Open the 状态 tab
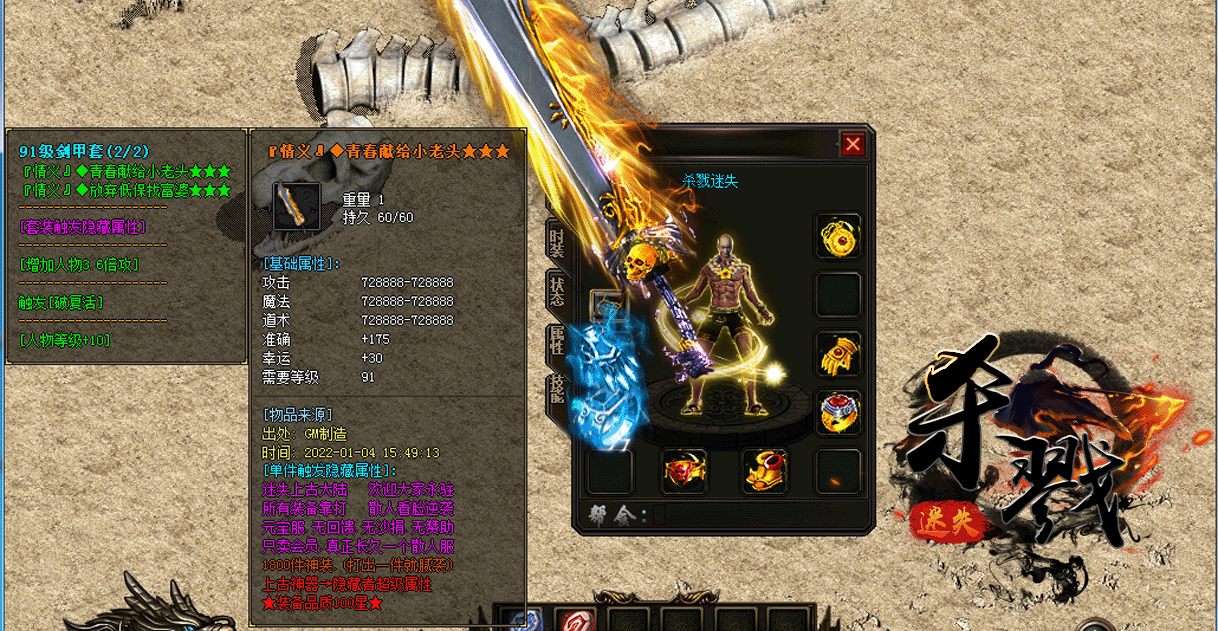The height and width of the screenshot is (631, 1218). [x=557, y=291]
